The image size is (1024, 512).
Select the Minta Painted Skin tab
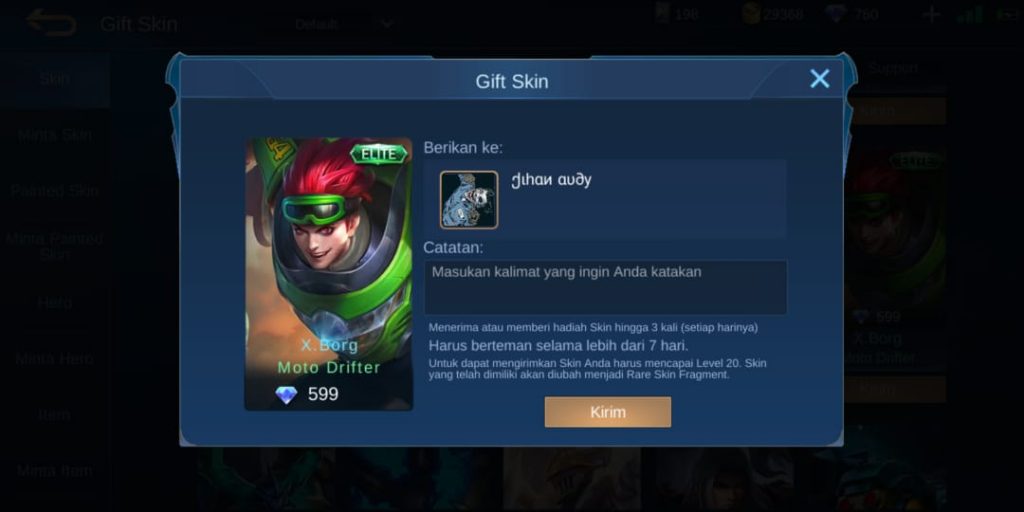pos(55,246)
